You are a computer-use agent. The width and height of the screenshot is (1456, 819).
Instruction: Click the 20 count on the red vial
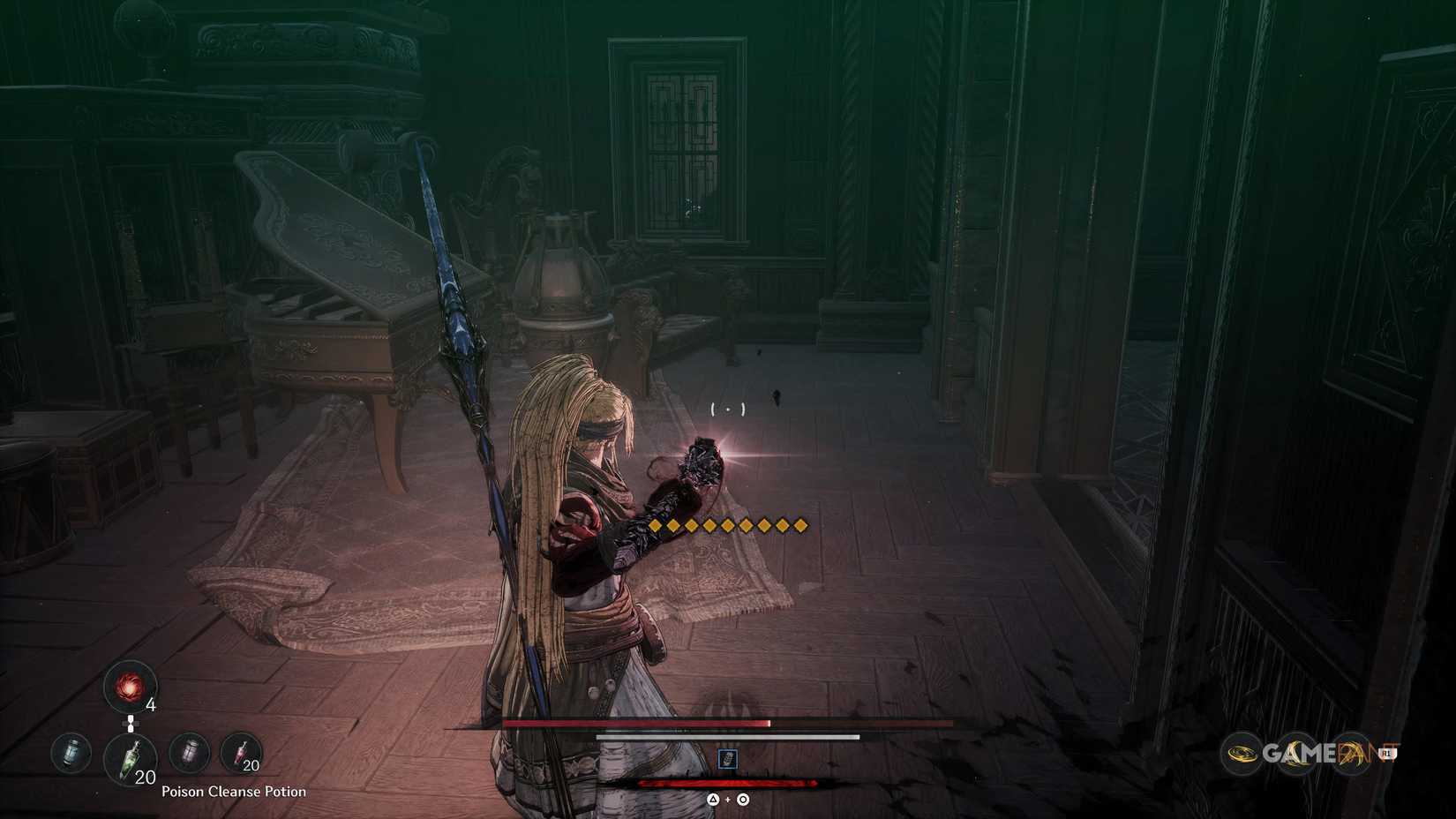click(251, 767)
